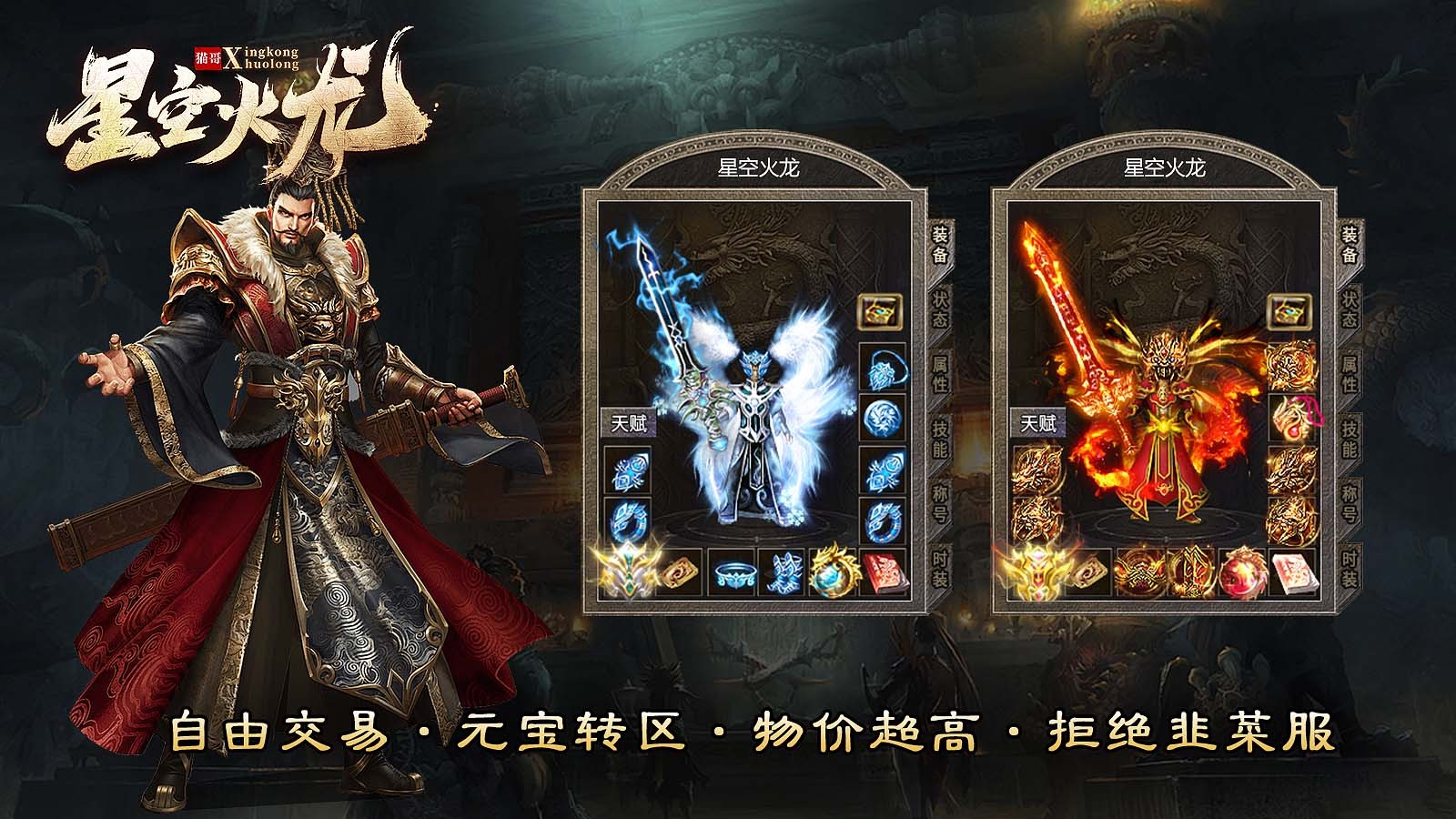Toggle the 天赋 talent panel on ice character
Viewport: 1456px width, 819px height.
coord(626,421)
